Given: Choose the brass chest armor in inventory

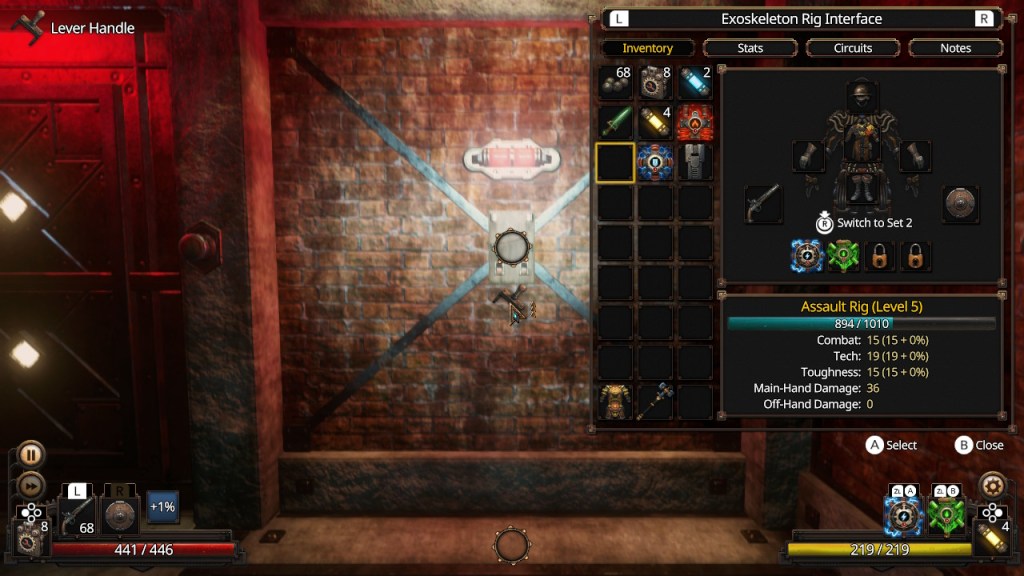Looking at the screenshot, I should click(615, 401).
